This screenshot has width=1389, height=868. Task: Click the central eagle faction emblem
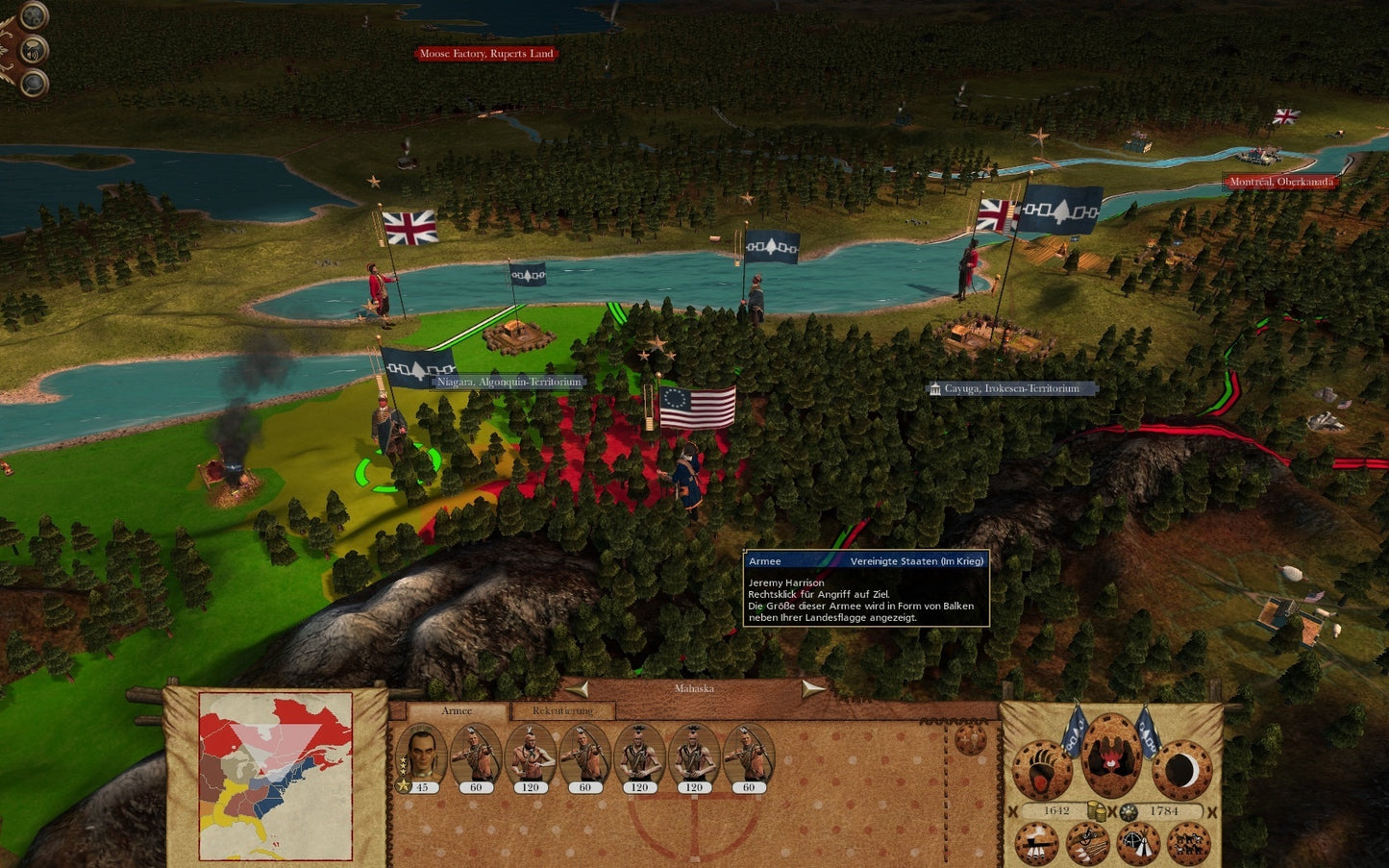[x=1112, y=756]
